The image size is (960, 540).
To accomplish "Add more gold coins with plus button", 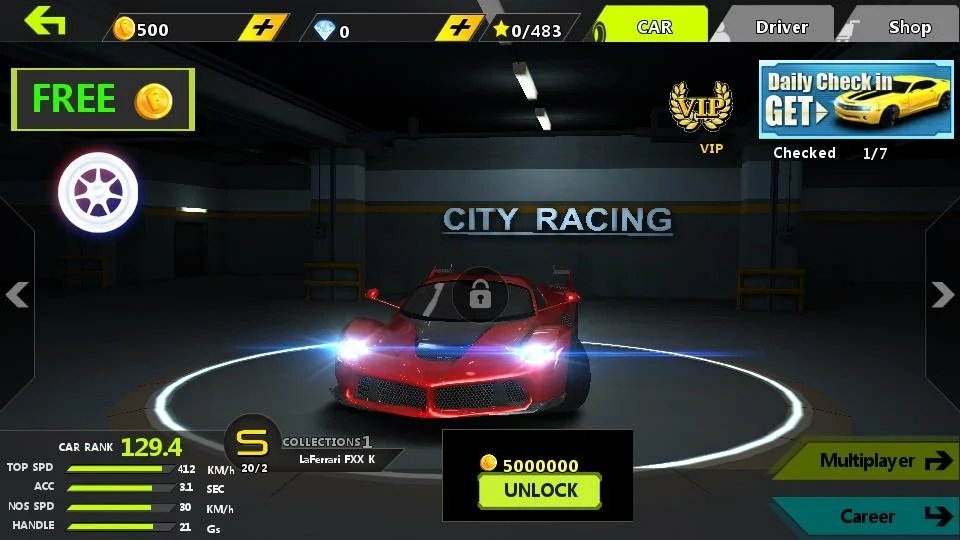I will pyautogui.click(x=263, y=28).
